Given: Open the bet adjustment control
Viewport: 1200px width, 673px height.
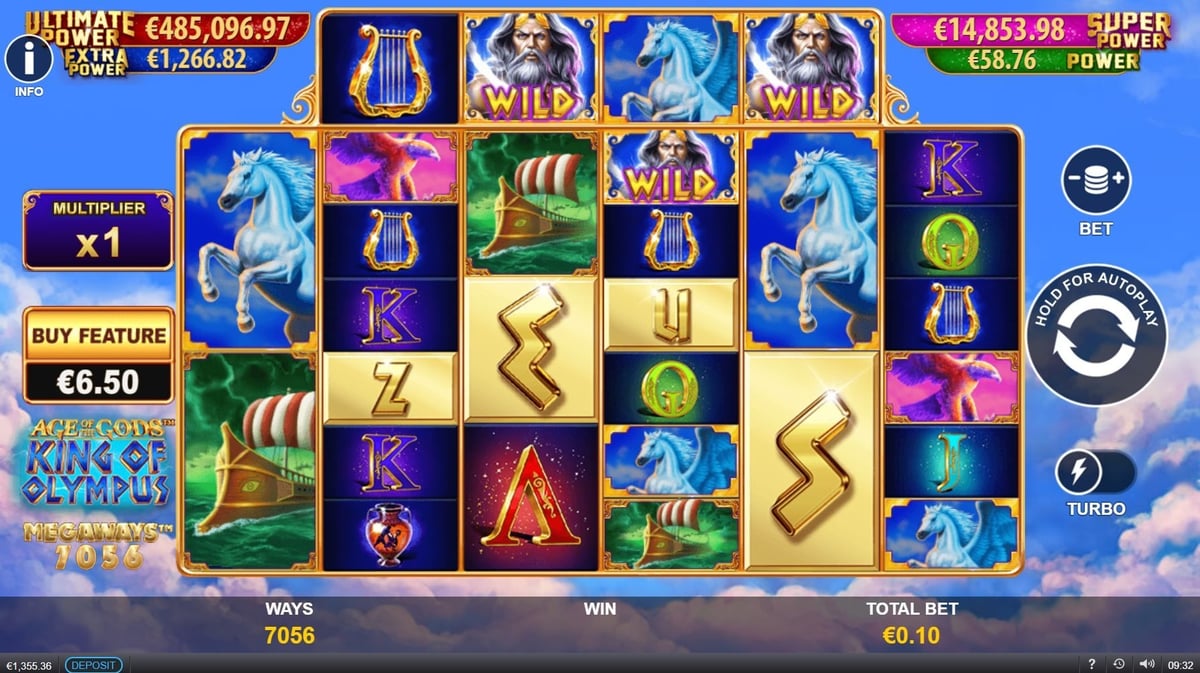Looking at the screenshot, I should click(x=1096, y=181).
